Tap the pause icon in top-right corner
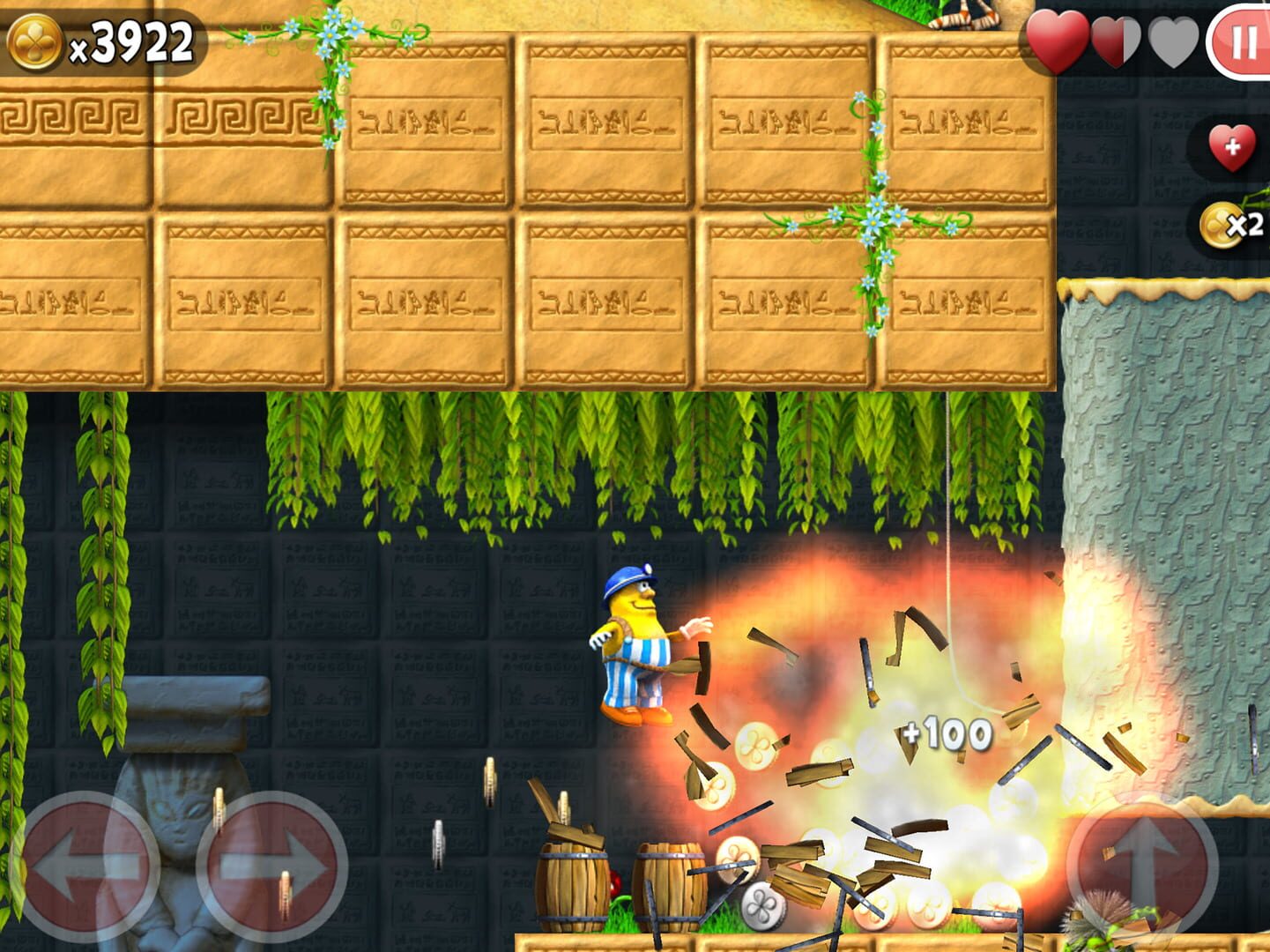 pos(1245,41)
